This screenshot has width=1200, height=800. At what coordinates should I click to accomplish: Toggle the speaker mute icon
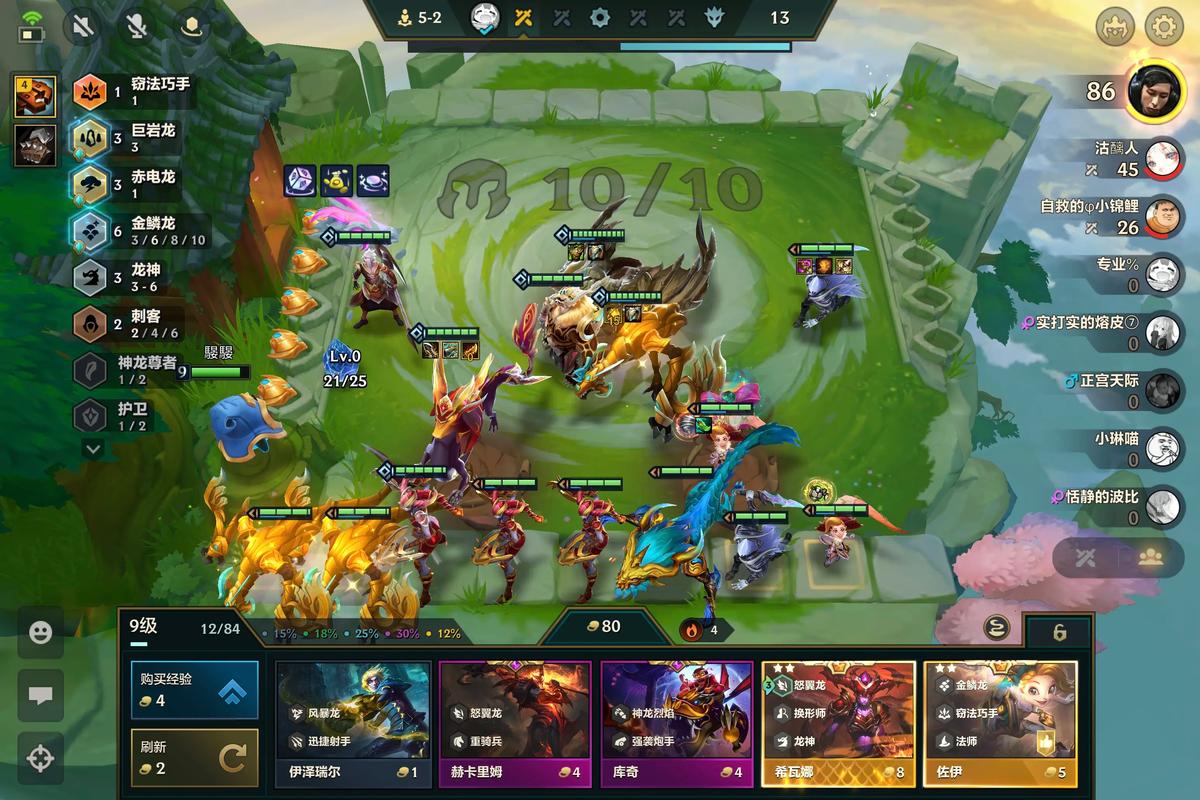(x=83, y=26)
